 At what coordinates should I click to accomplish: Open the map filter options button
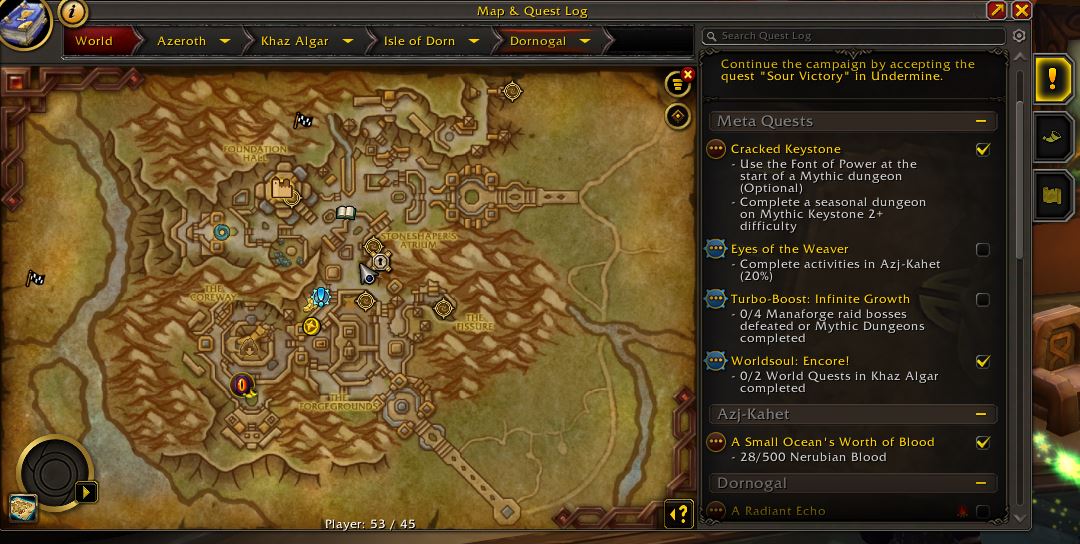tap(679, 85)
